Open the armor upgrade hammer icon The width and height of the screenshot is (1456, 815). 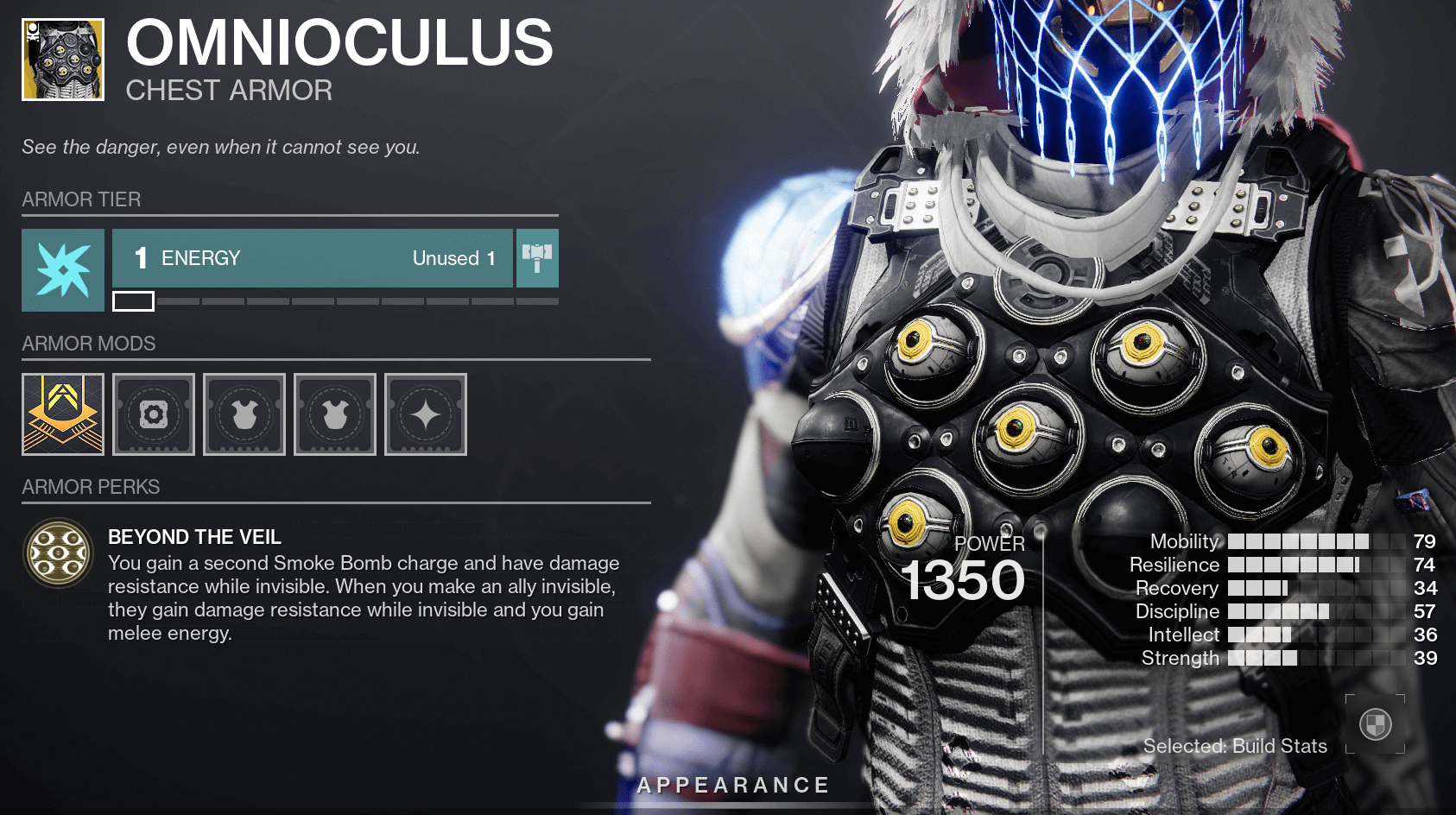(536, 258)
